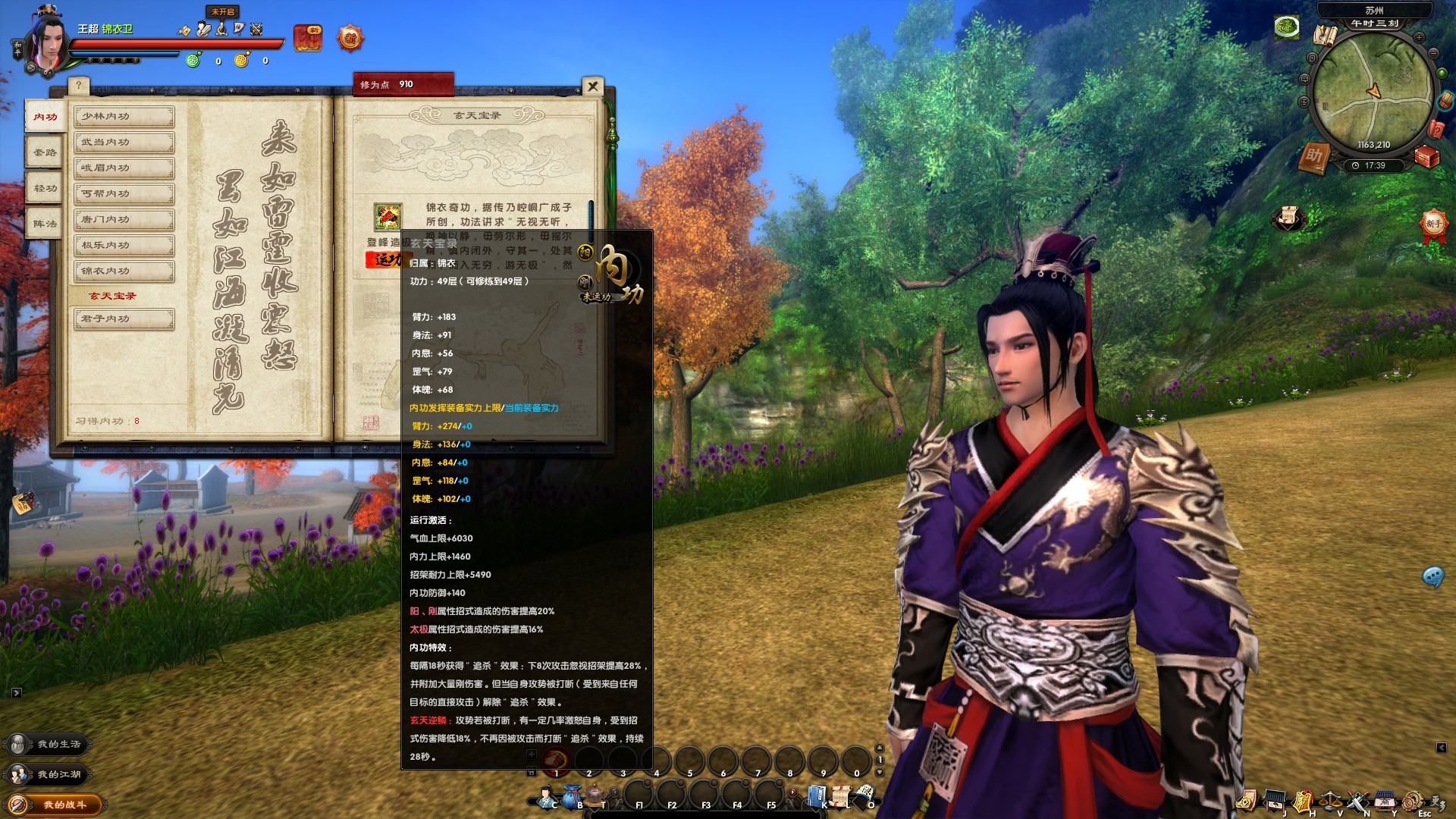This screenshot has width=1456, height=819.
Task: Zoom out the minimap with the minus button
Action: (x=1433, y=53)
